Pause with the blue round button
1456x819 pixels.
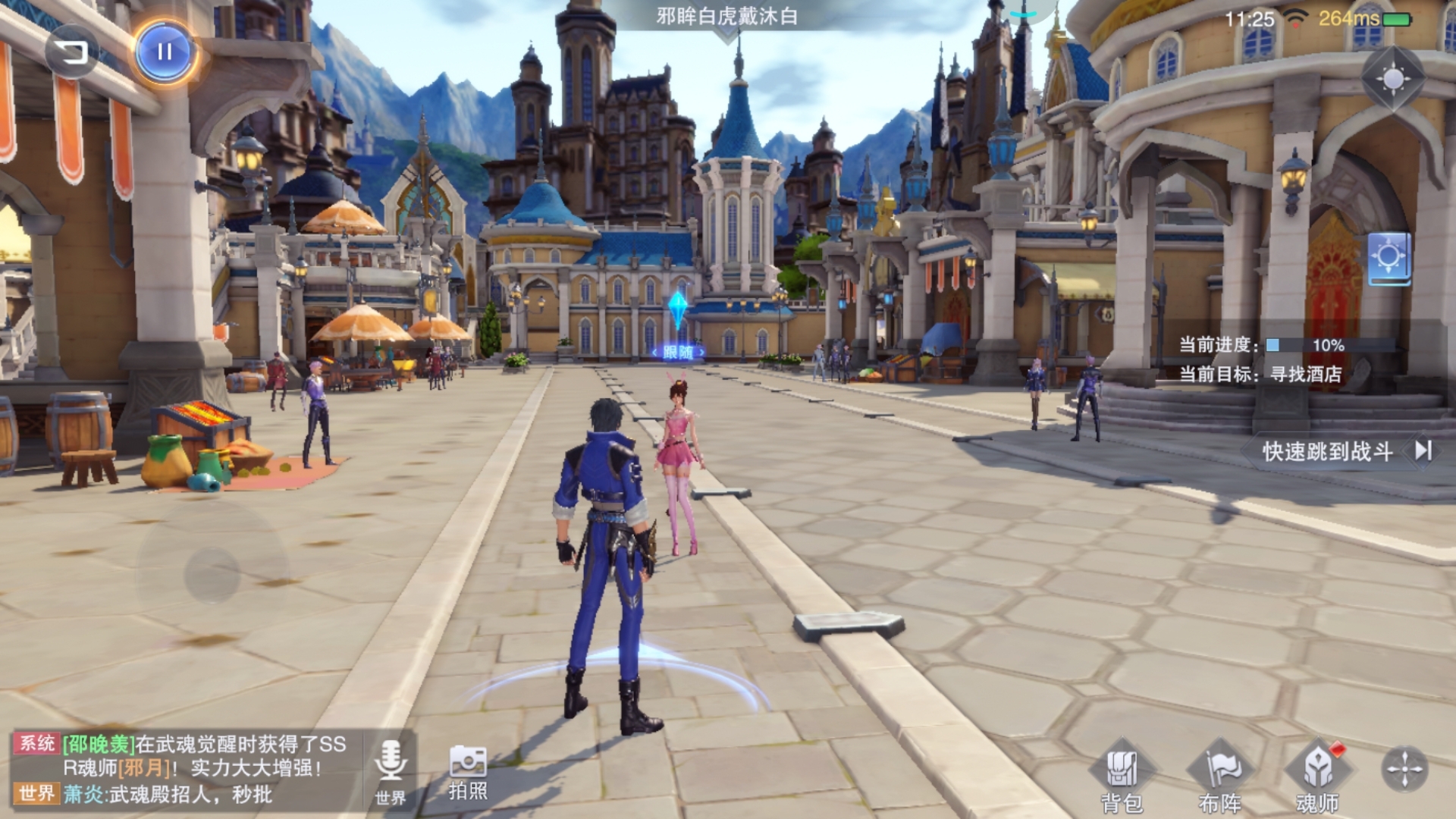coord(165,52)
